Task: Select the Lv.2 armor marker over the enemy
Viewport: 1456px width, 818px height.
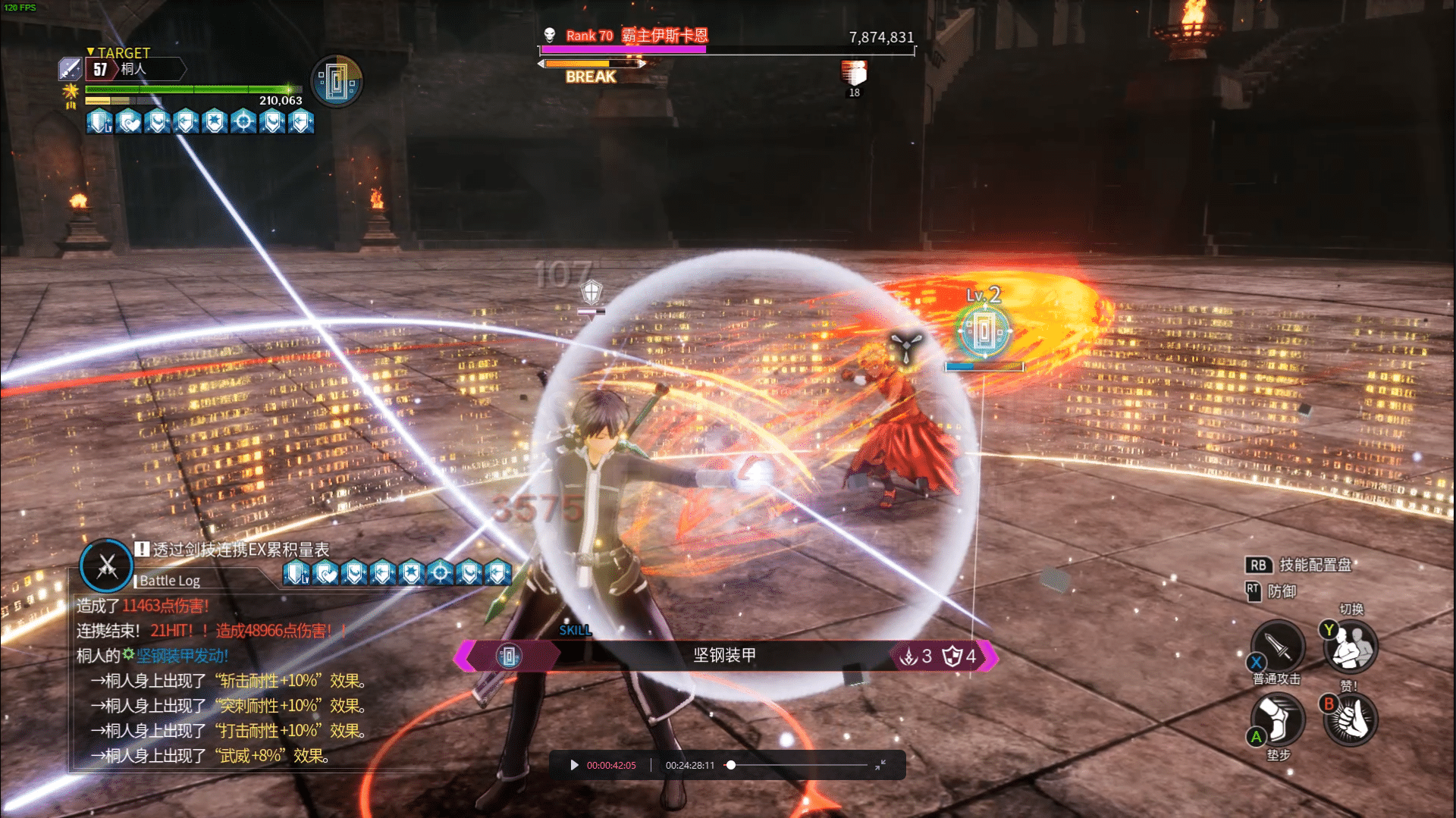Action: pos(984,330)
